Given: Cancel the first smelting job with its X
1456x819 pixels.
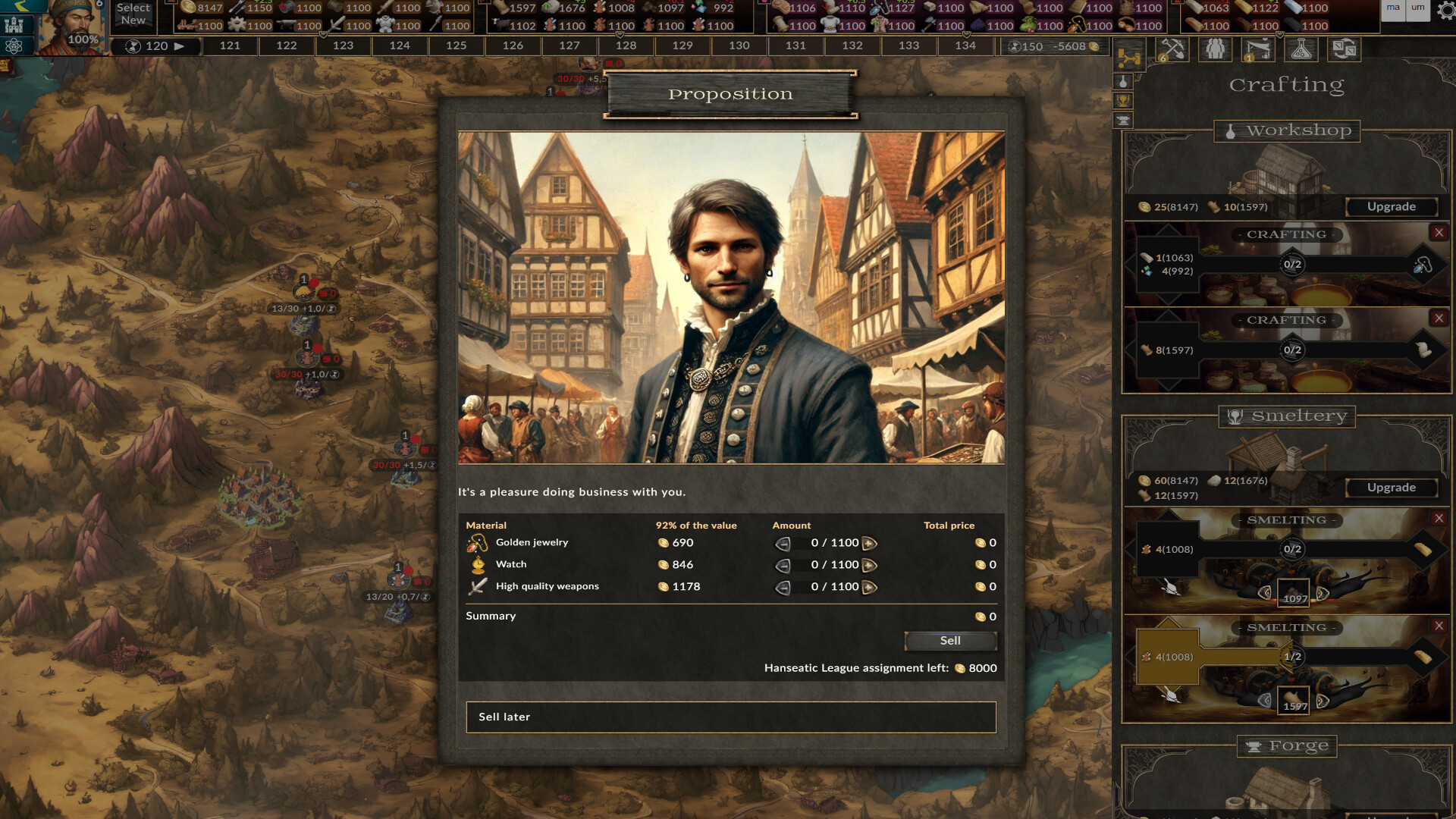Looking at the screenshot, I should 1440,519.
